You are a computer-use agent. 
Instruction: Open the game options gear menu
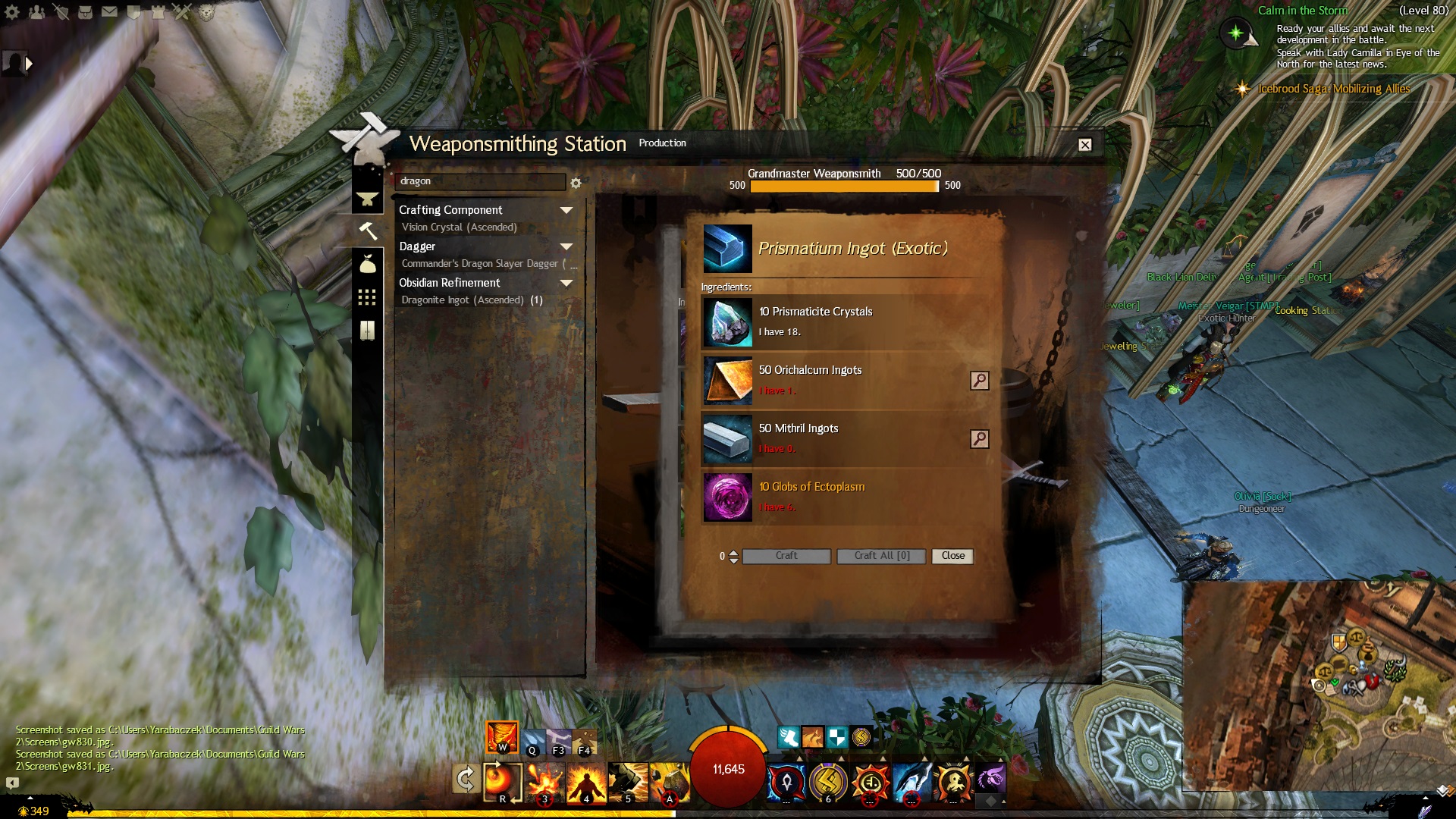13,12
